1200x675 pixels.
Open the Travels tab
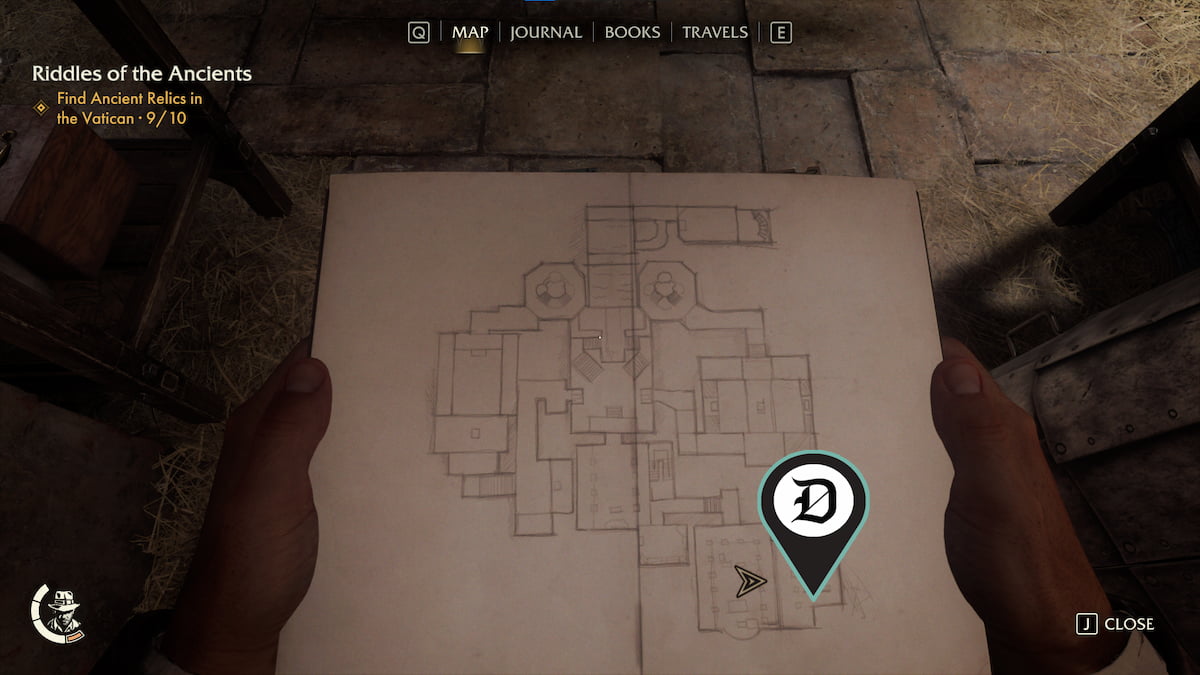714,32
